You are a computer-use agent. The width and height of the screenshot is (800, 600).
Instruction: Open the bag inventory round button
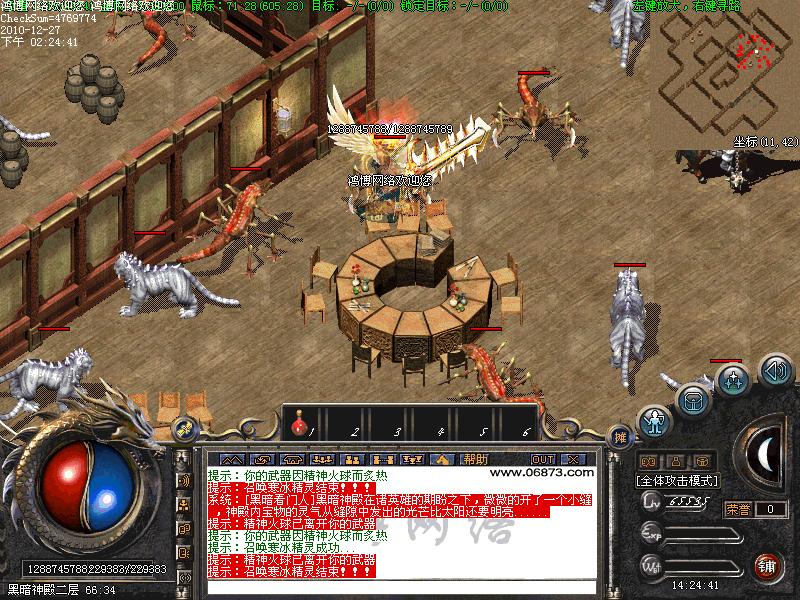tap(693, 401)
